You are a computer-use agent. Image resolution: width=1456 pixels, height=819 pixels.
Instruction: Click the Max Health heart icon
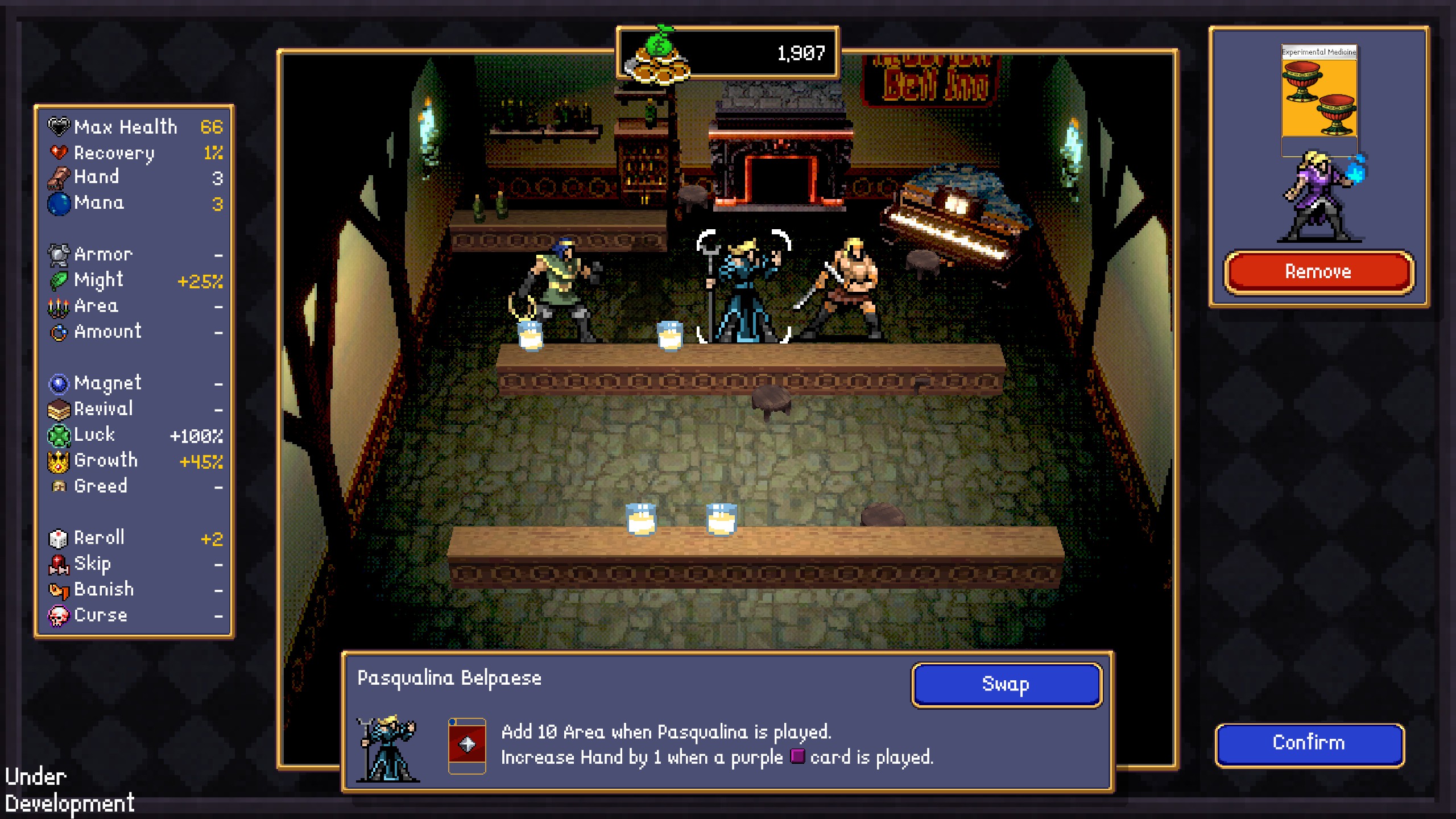59,126
